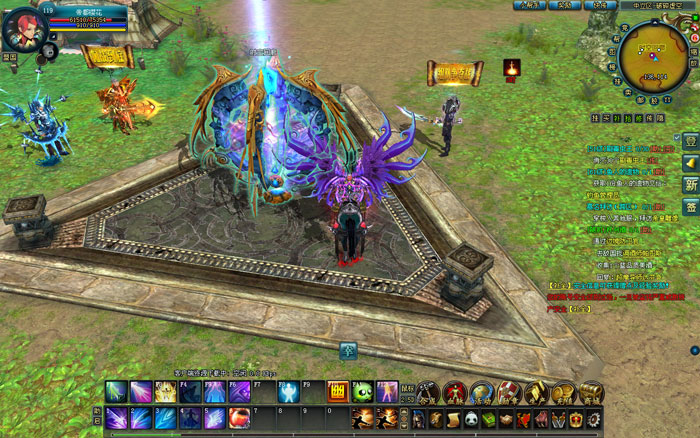Screen dimensions: 700x438
Task: Select the flaming torch buff icon
Action: pyautogui.click(x=512, y=68)
